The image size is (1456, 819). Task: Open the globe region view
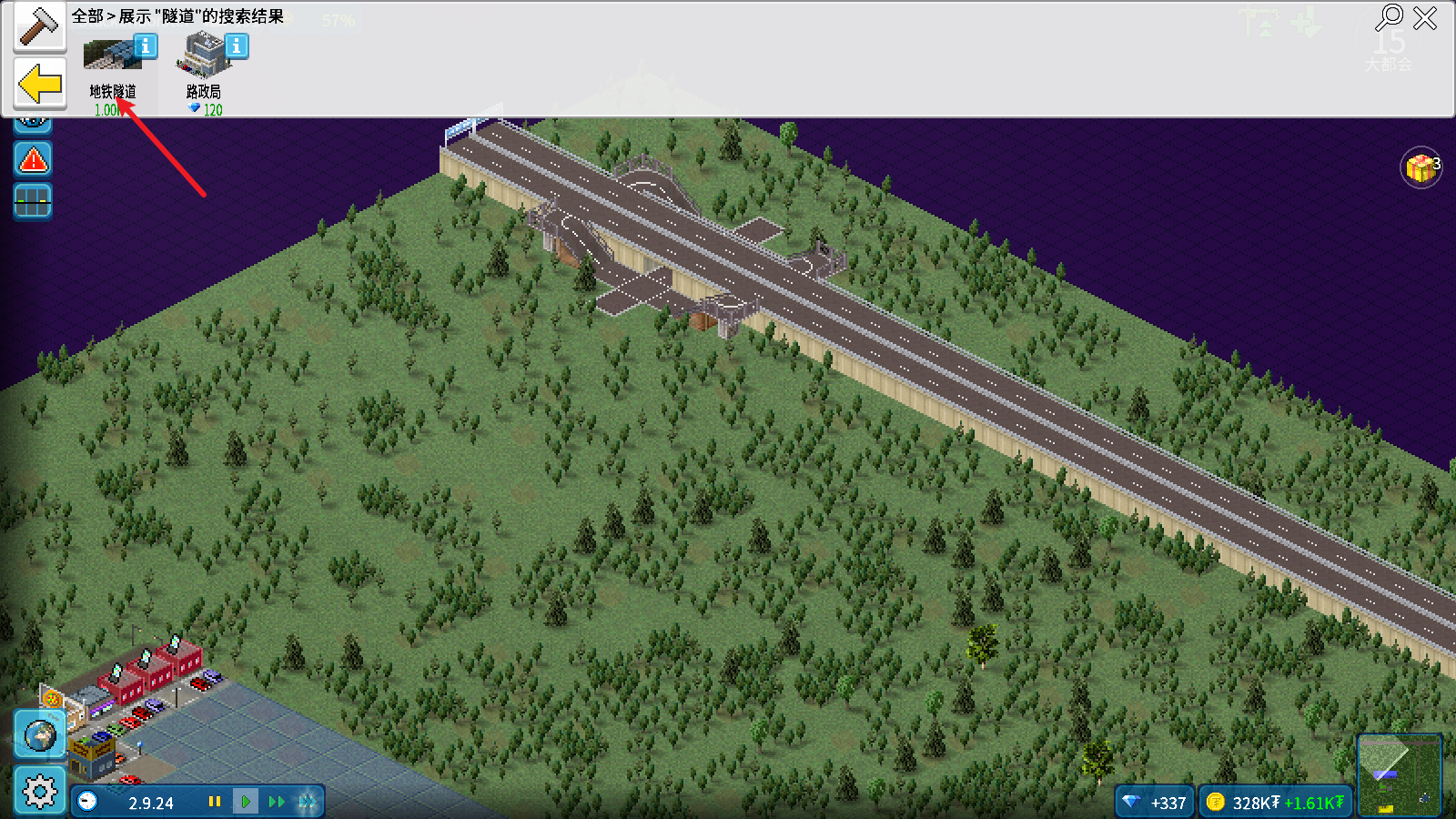(x=39, y=735)
